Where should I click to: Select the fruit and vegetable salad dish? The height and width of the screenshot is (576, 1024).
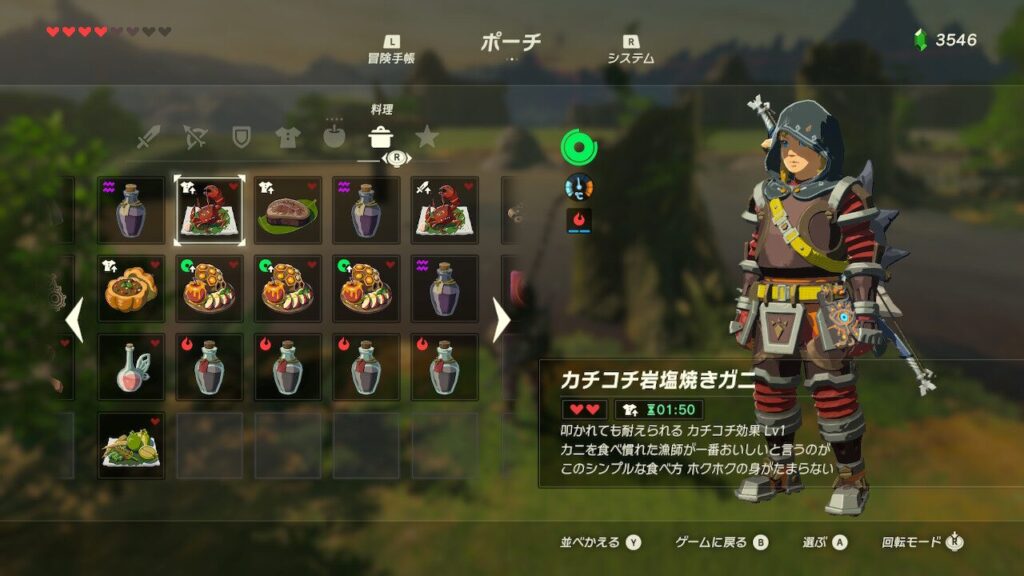pos(131,445)
